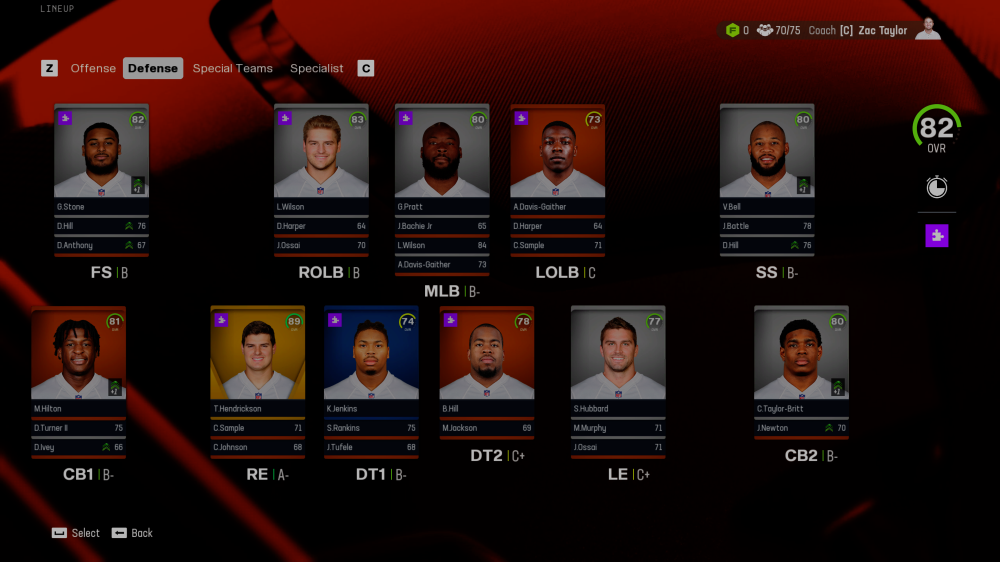Select the Defense tab
The image size is (1000, 562).
click(x=153, y=68)
